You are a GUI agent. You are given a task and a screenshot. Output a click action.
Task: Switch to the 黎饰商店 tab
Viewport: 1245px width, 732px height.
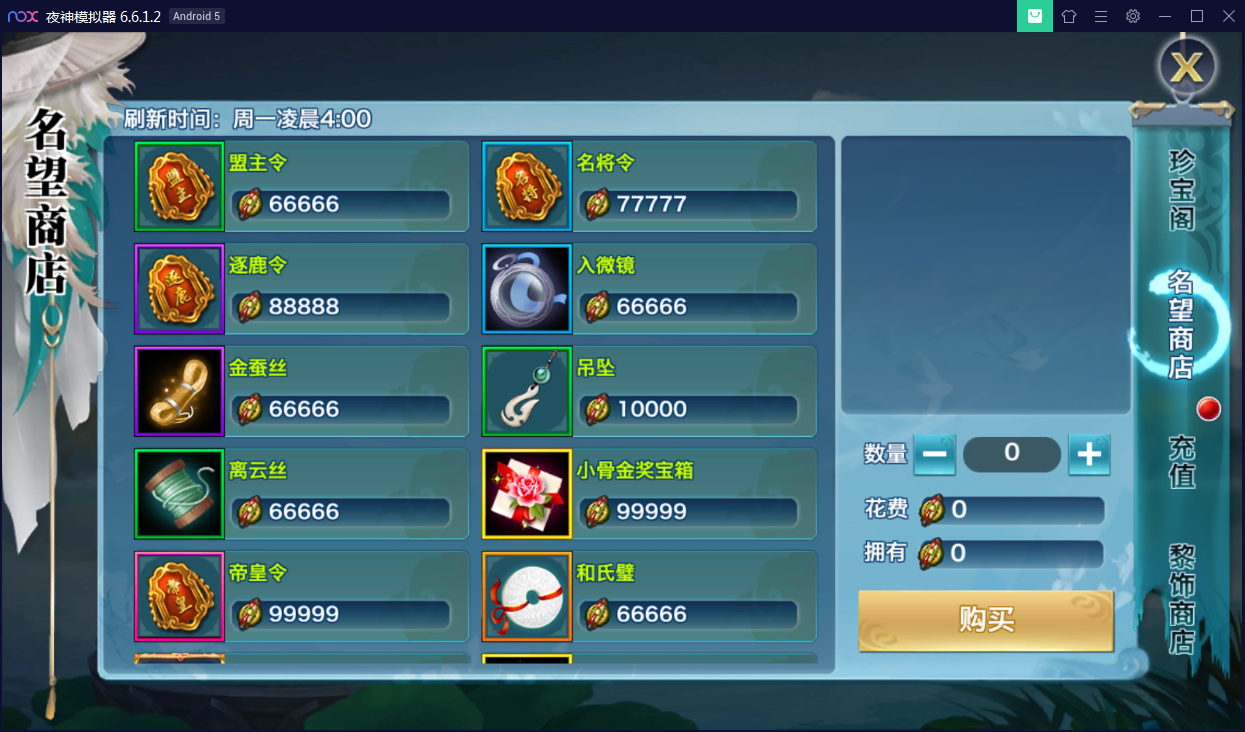pos(1182,598)
